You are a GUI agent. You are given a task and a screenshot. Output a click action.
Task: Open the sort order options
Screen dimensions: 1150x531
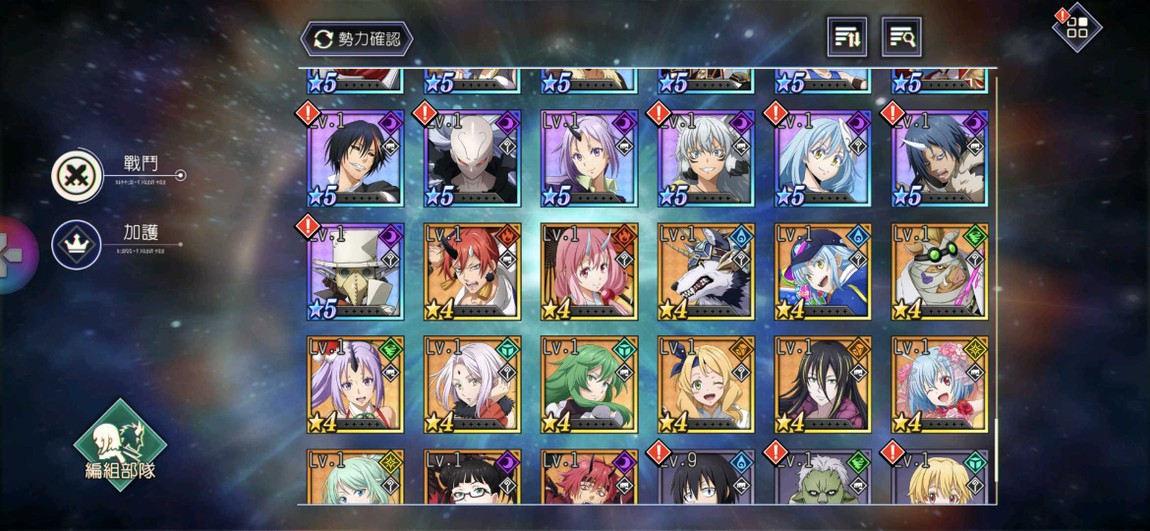click(x=847, y=38)
